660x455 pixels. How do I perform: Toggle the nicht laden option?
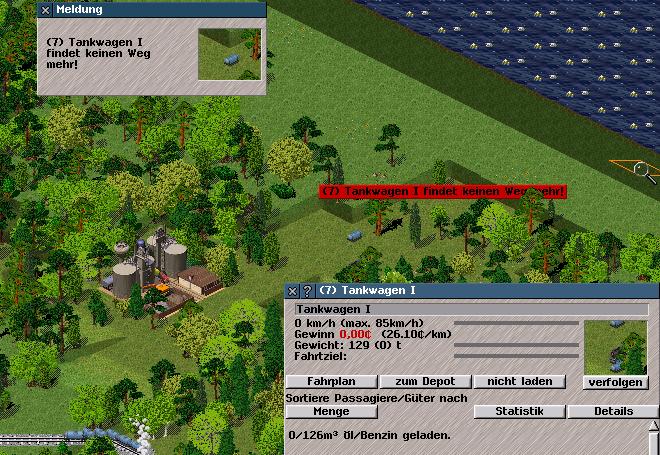pyautogui.click(x=520, y=381)
